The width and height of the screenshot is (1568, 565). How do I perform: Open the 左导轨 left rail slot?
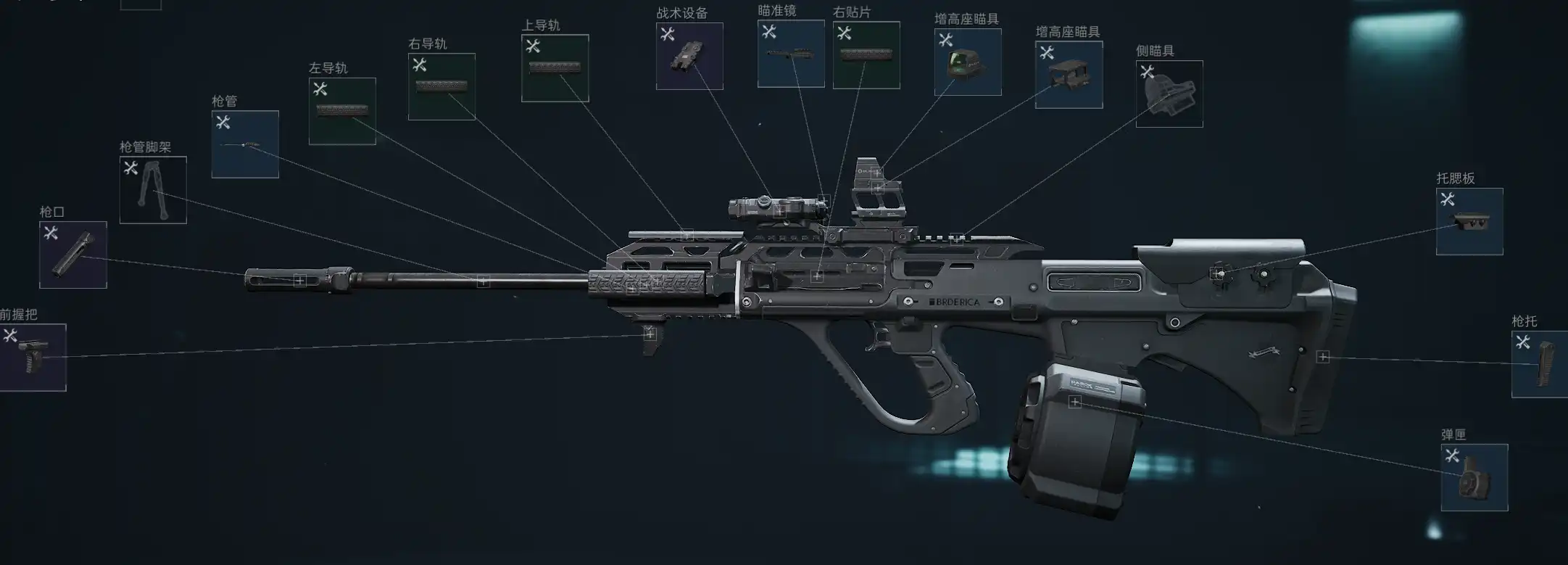342,111
